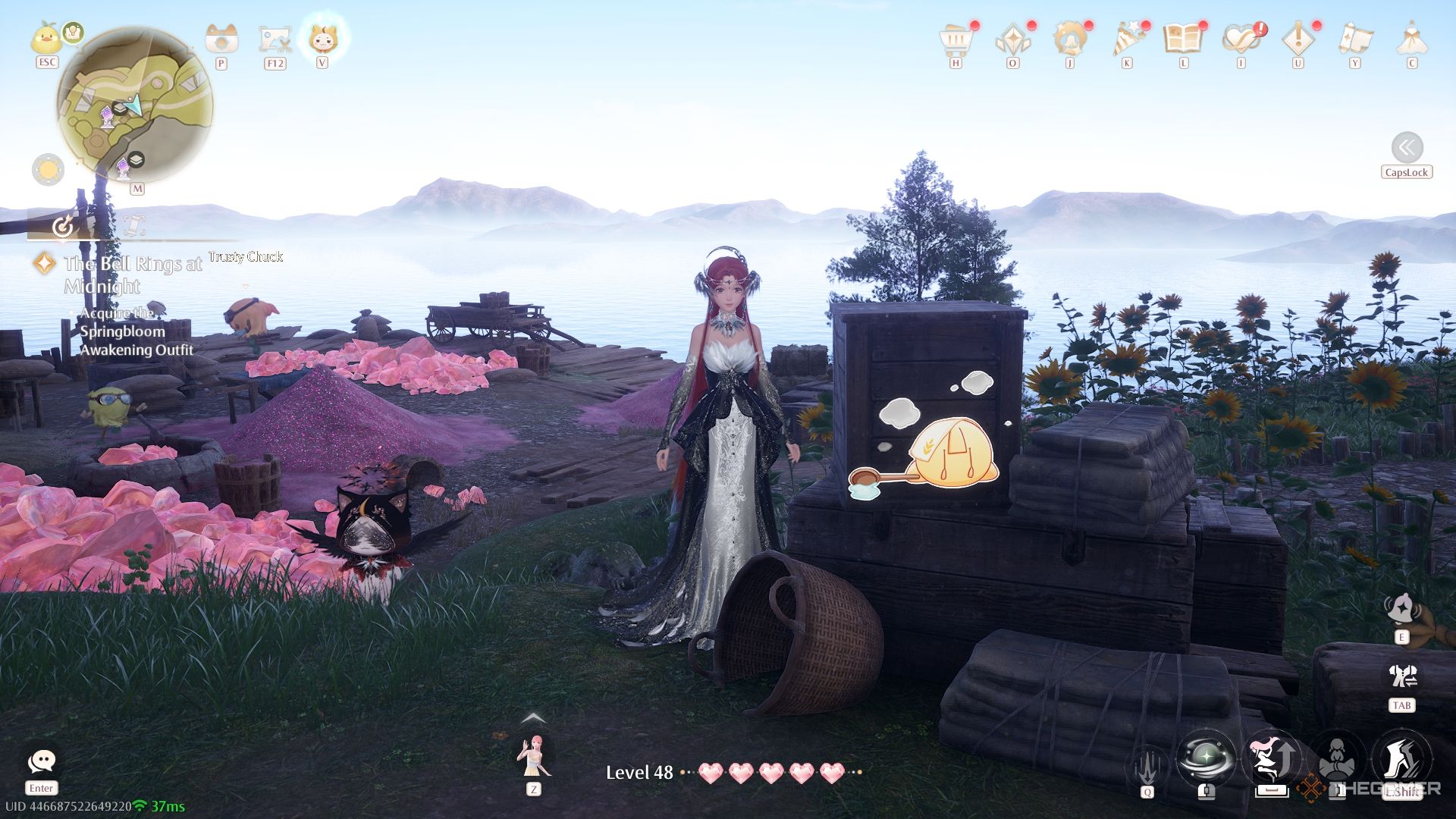Open the shopping cart store
This screenshot has width=1456, height=819.
point(955,39)
